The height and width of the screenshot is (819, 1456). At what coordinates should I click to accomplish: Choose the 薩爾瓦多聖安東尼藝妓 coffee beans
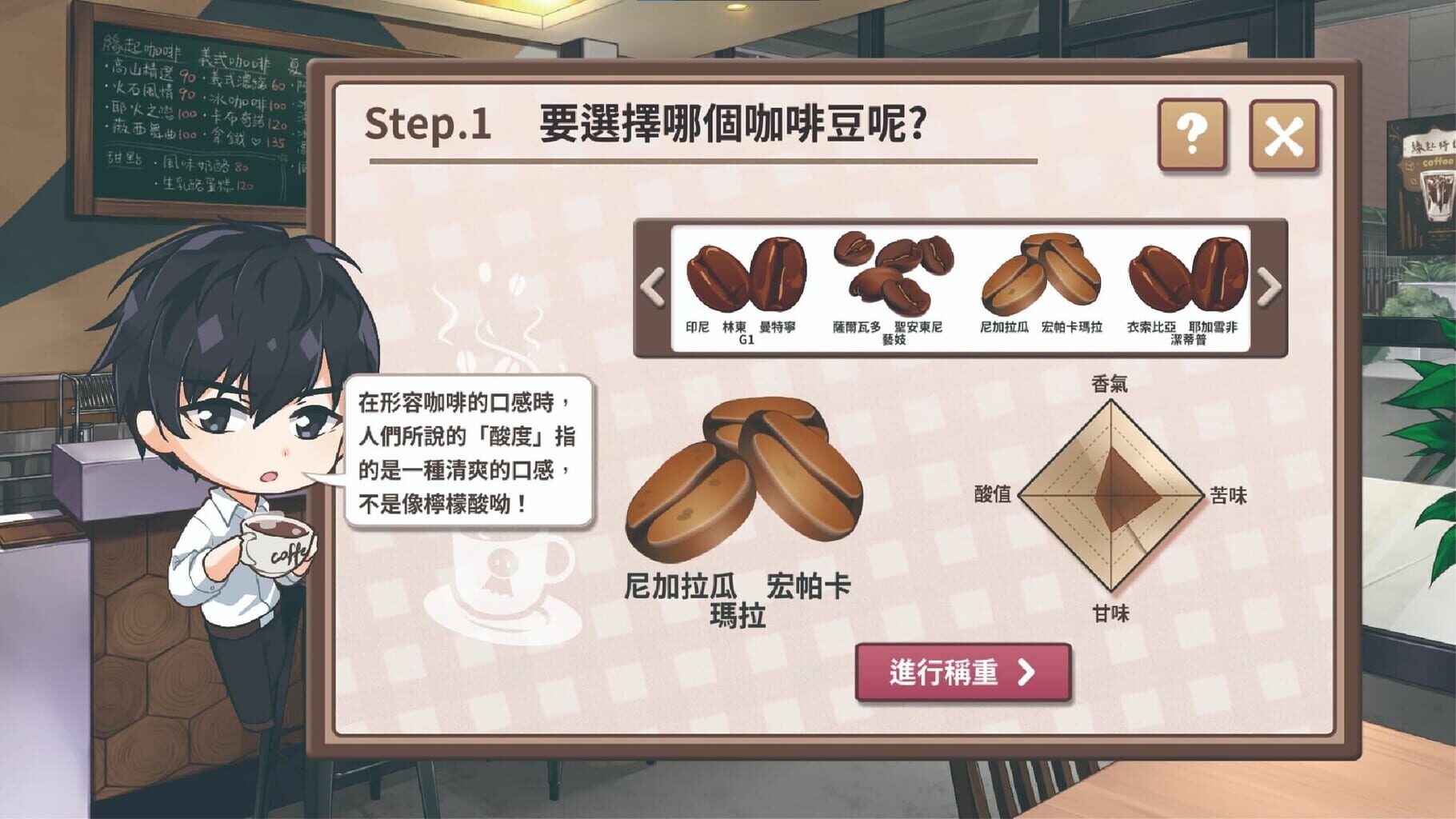[888, 276]
